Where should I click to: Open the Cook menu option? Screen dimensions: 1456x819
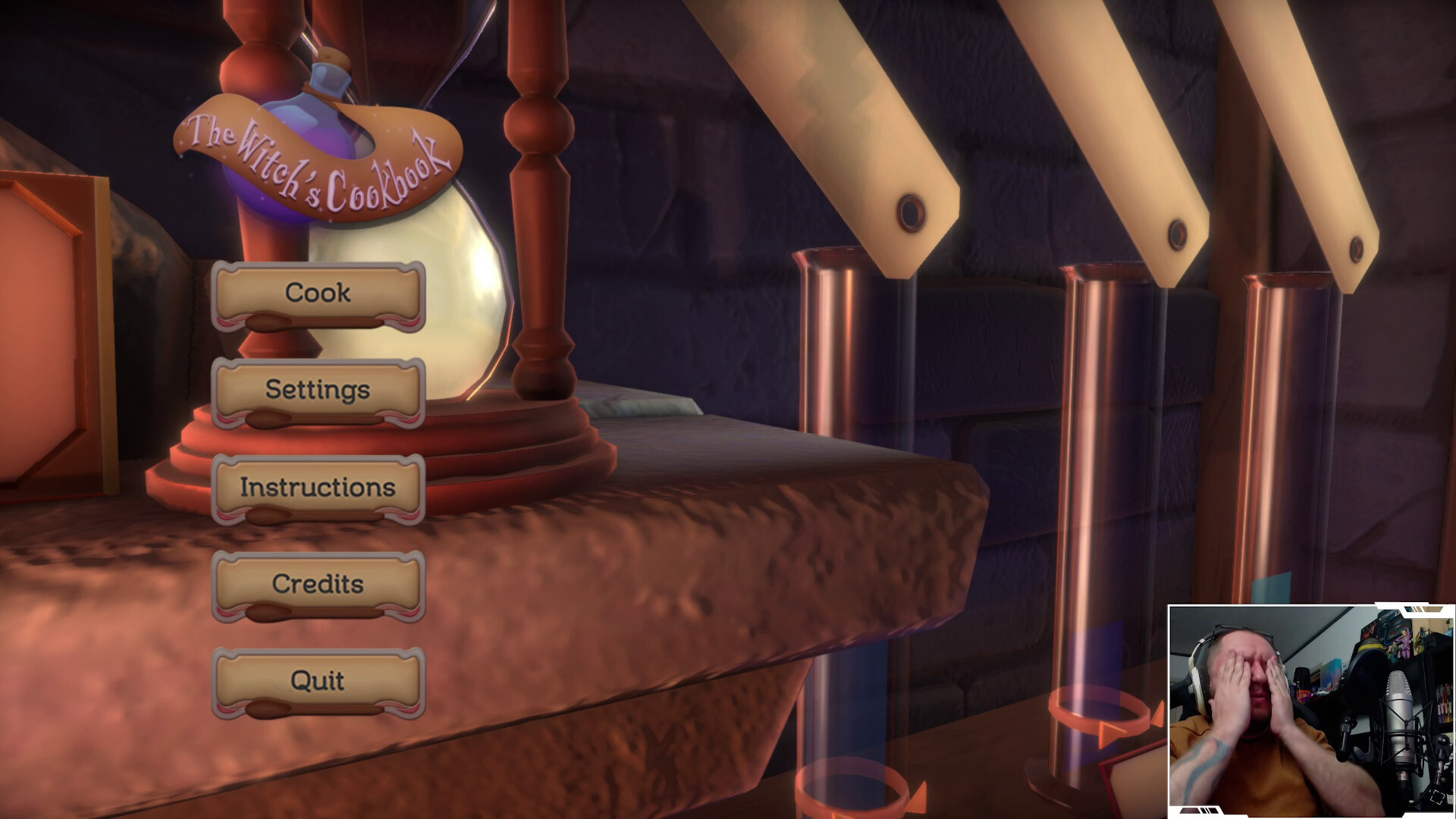click(x=317, y=294)
